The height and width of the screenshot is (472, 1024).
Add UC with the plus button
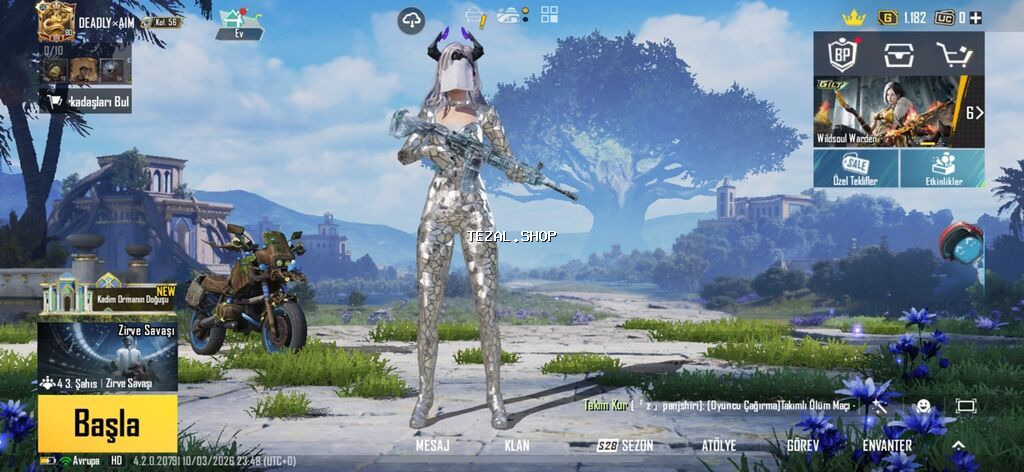point(976,18)
